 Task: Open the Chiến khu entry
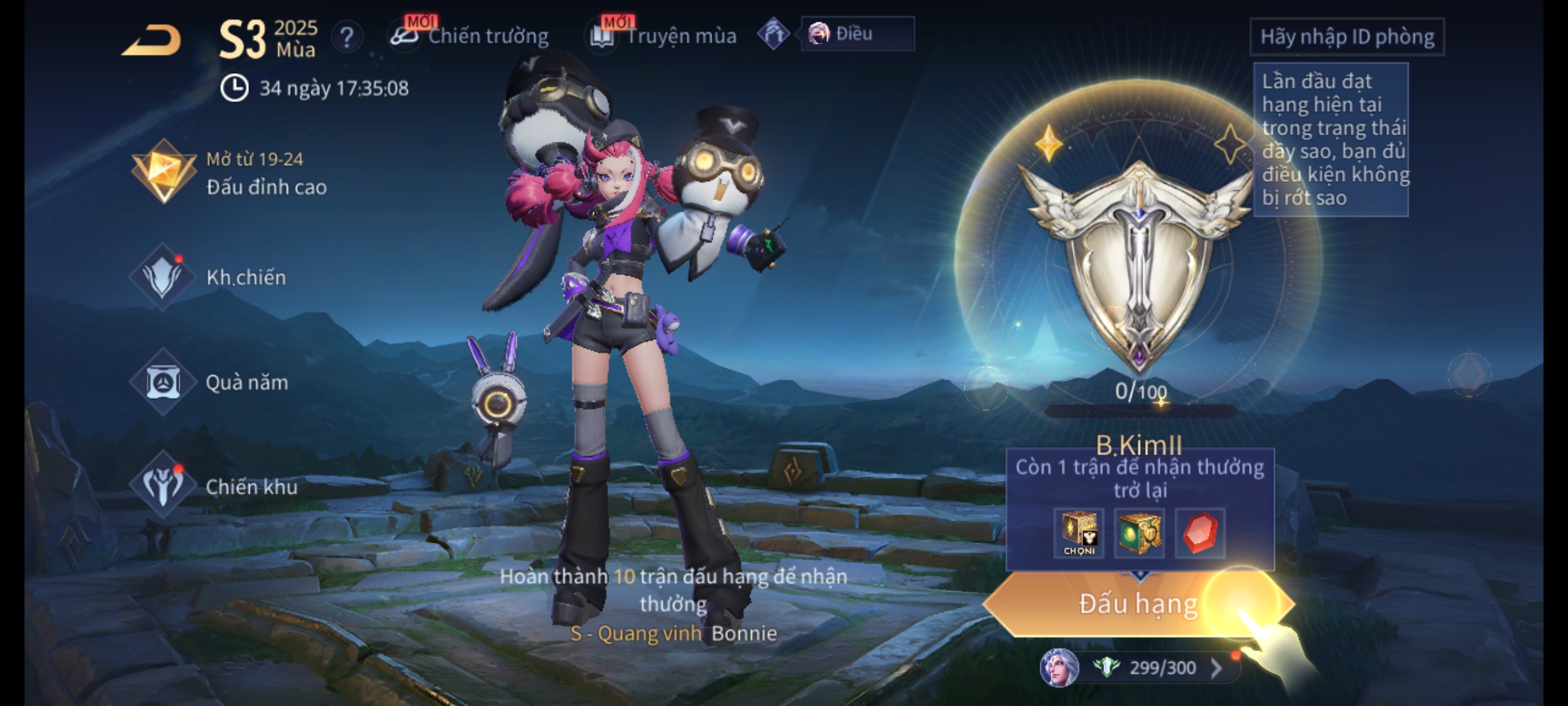point(214,486)
